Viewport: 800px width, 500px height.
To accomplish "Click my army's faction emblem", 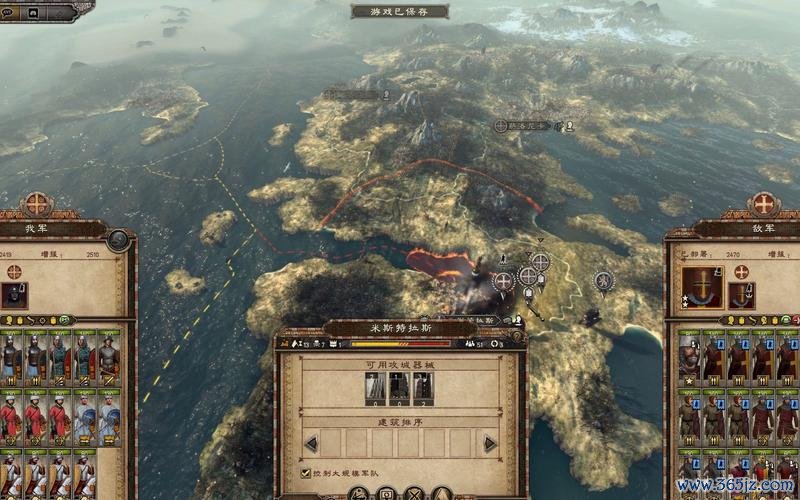I will pos(37,204).
